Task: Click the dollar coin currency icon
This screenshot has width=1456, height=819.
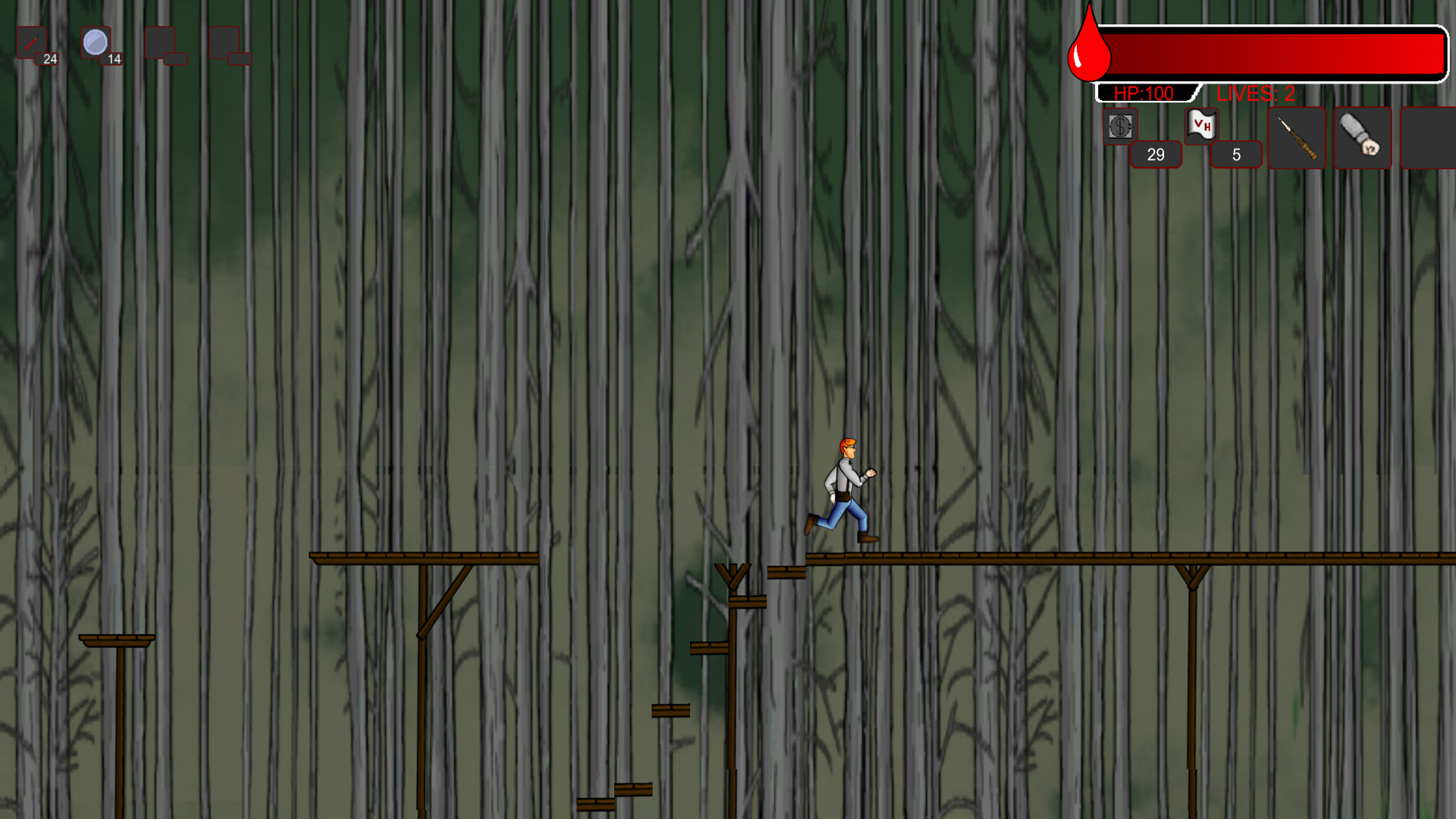Action: 1120,127
